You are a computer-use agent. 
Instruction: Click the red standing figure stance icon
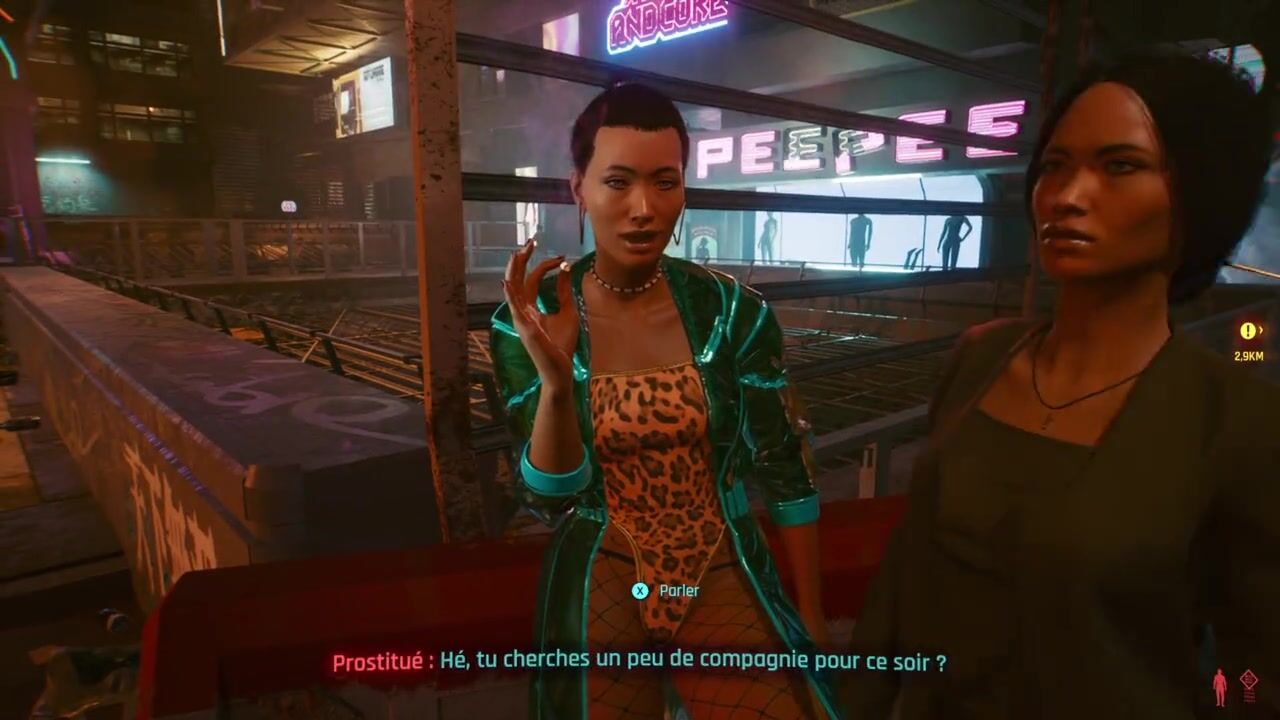(1219, 686)
